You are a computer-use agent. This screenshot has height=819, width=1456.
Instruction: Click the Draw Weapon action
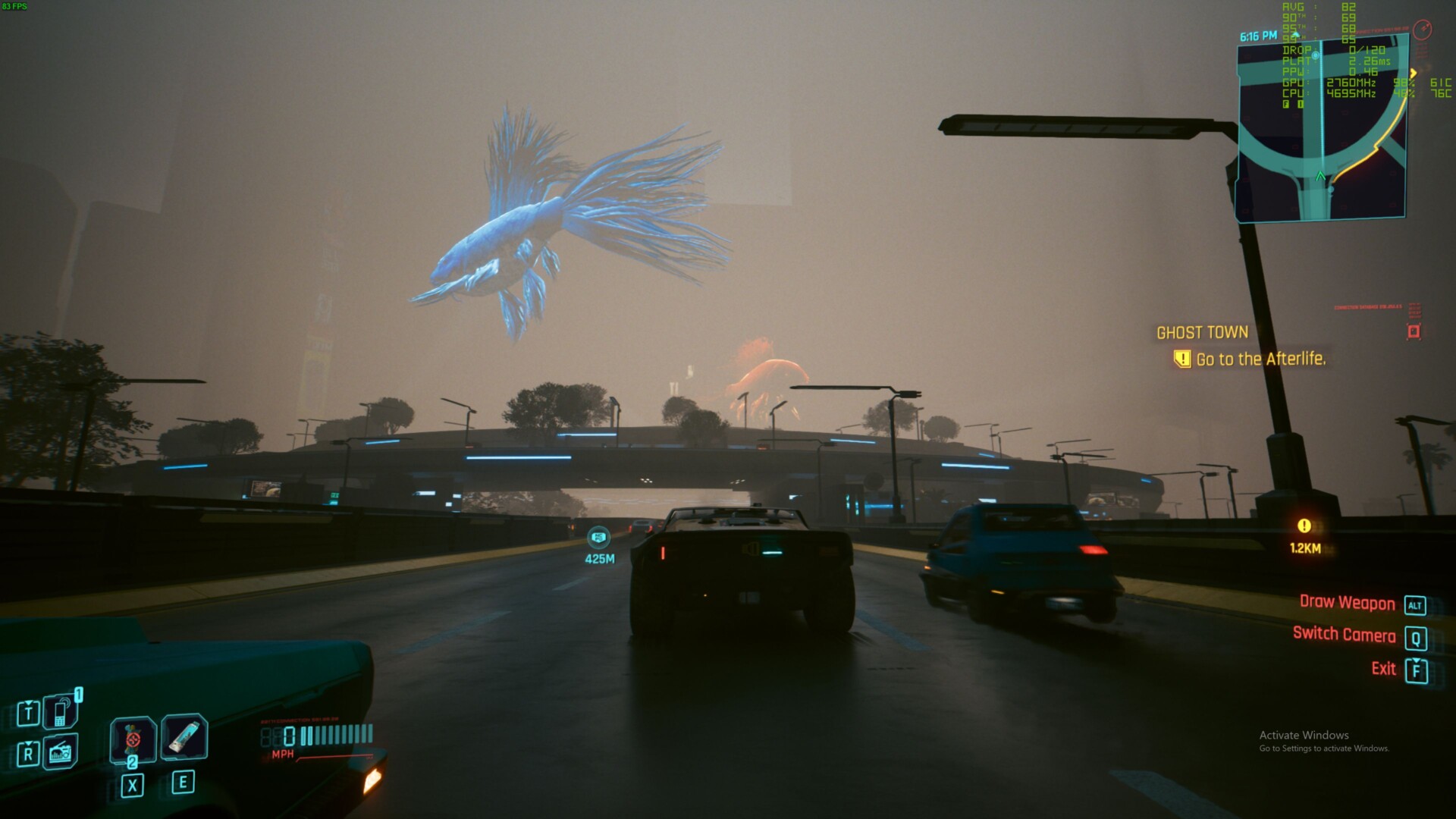[1347, 603]
